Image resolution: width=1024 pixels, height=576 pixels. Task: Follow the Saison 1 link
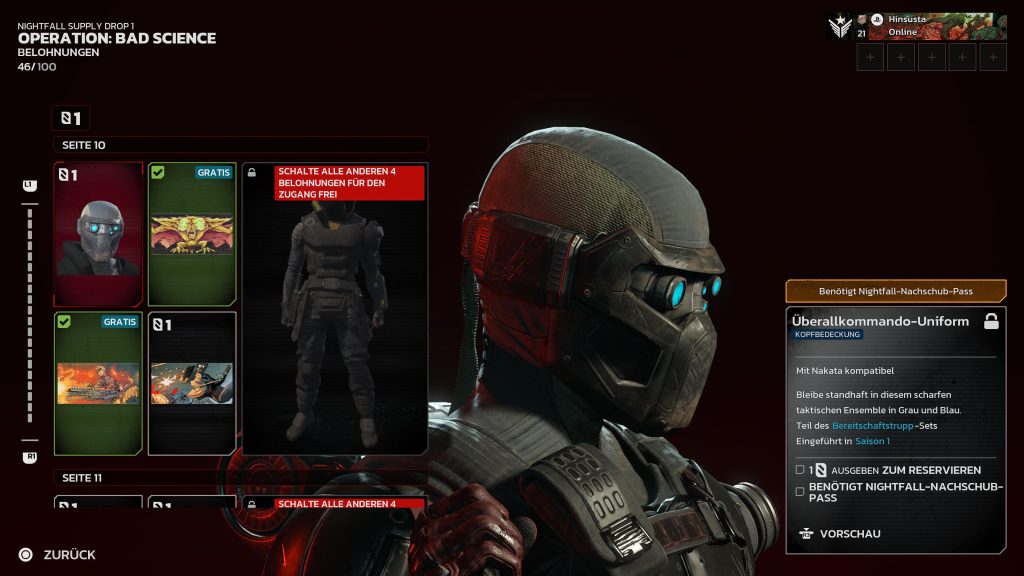(x=872, y=441)
